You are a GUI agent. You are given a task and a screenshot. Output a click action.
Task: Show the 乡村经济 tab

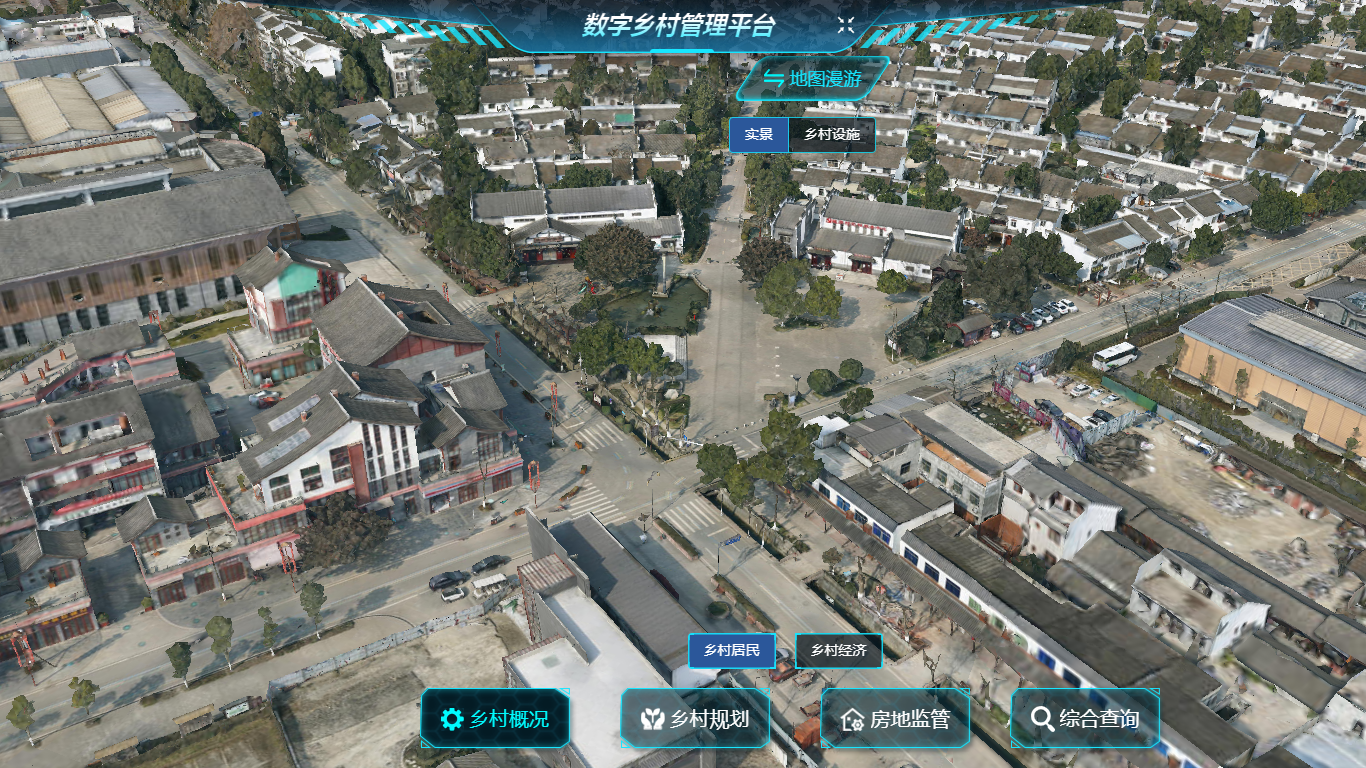[x=839, y=651]
